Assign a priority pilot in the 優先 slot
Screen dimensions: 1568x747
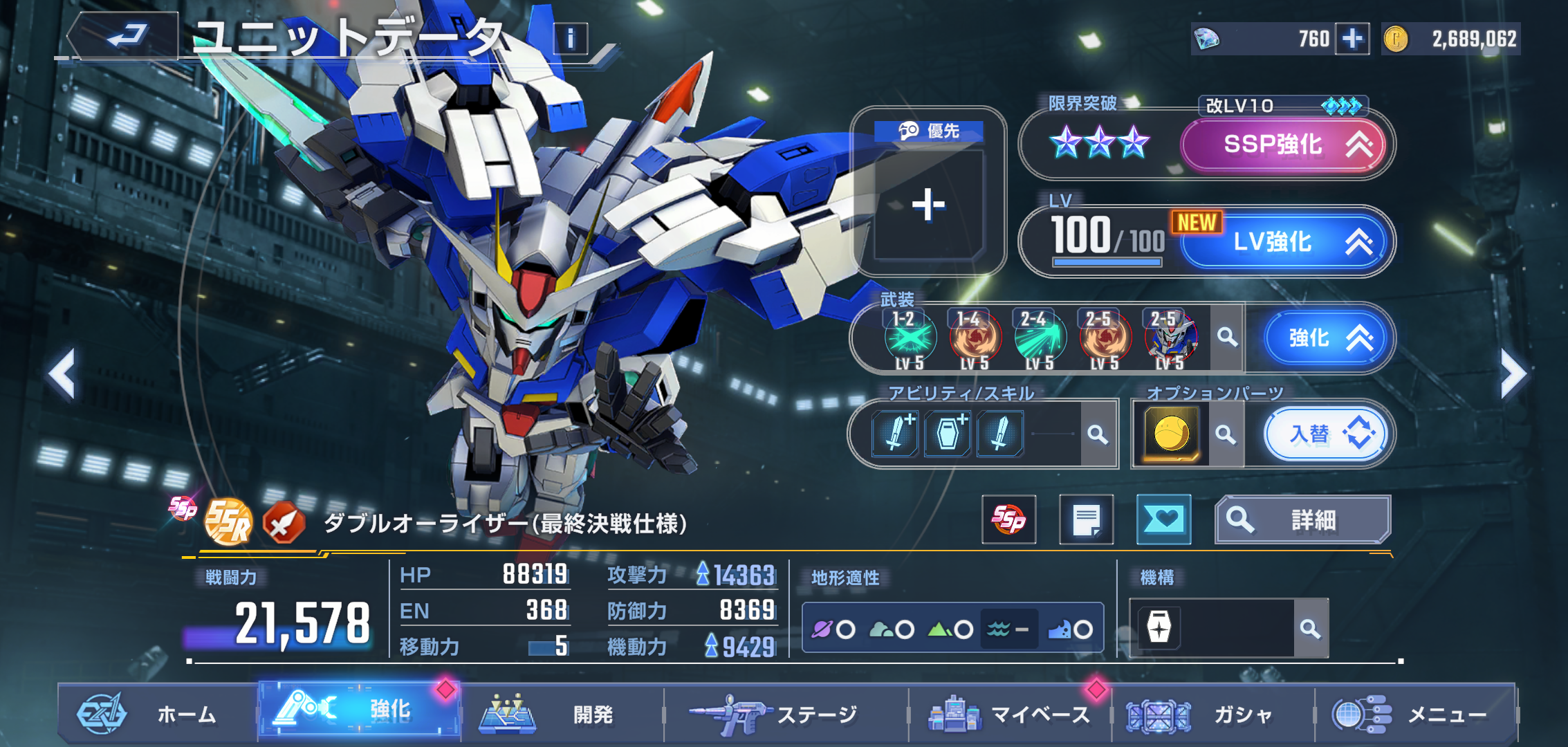[928, 204]
